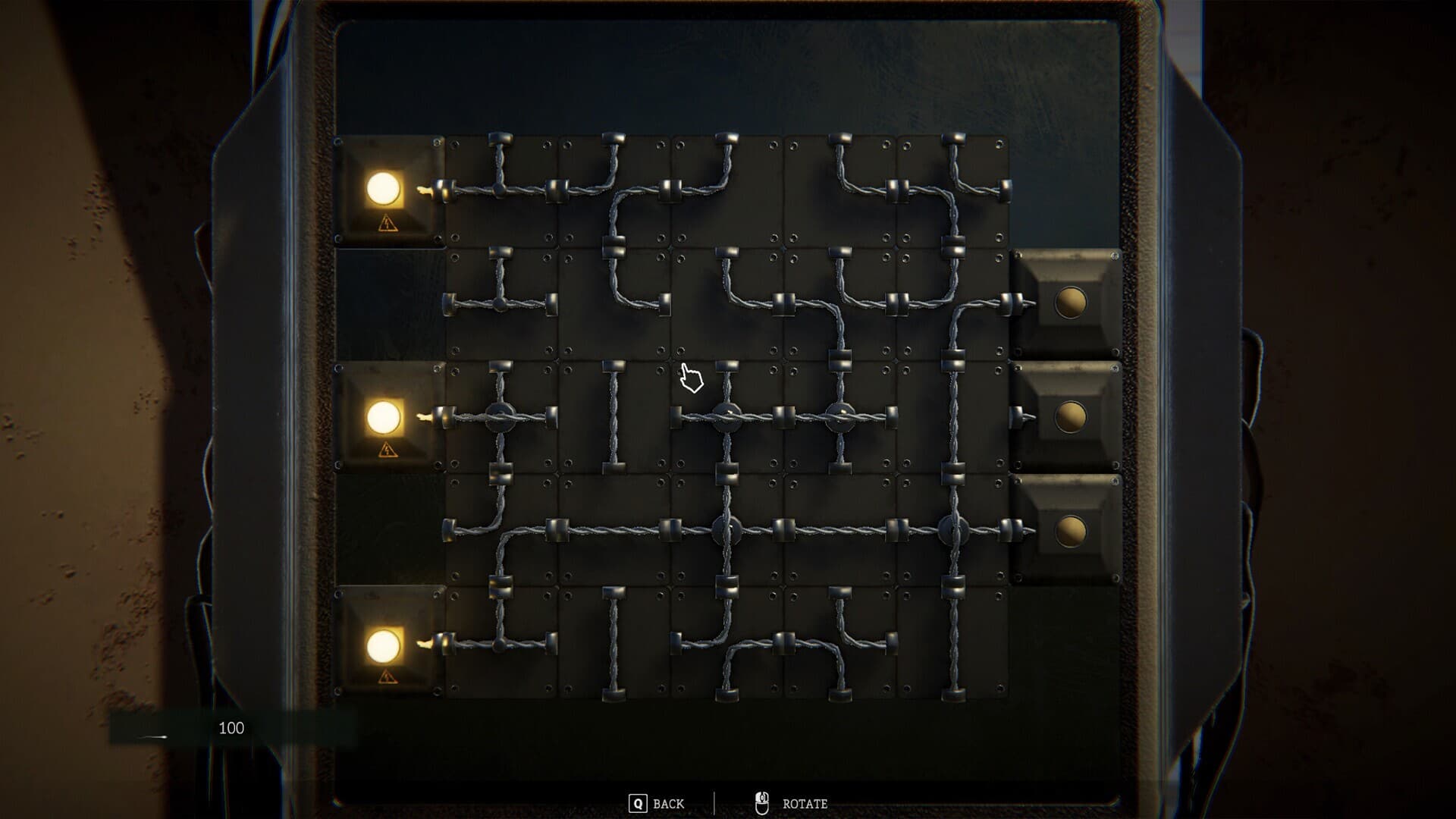
Task: Select the middle-right output socket
Action: click(x=1069, y=416)
